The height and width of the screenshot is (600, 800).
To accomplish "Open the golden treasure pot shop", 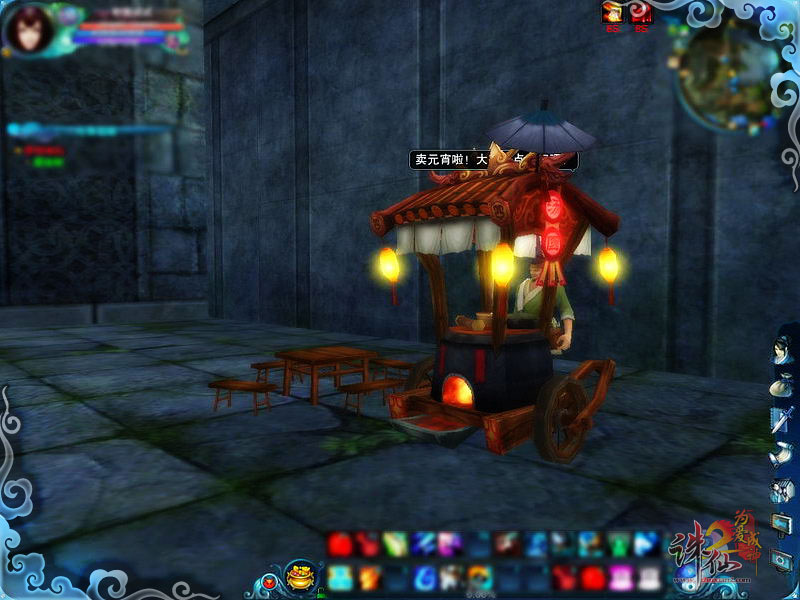I will 300,575.
